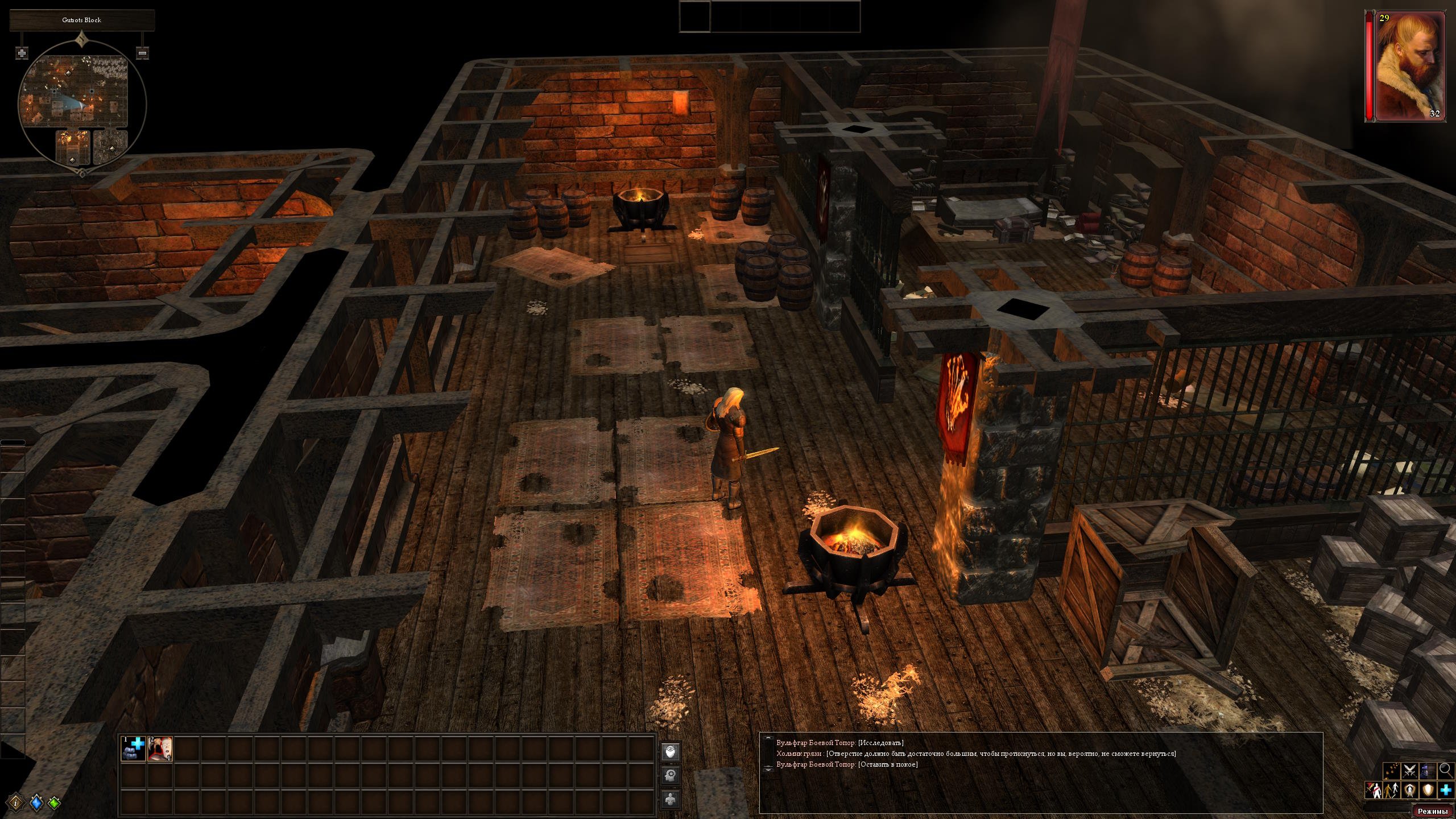Open the eye-head panel button beside hotbar
Viewport: 1456px width, 819px height.
[x=671, y=752]
